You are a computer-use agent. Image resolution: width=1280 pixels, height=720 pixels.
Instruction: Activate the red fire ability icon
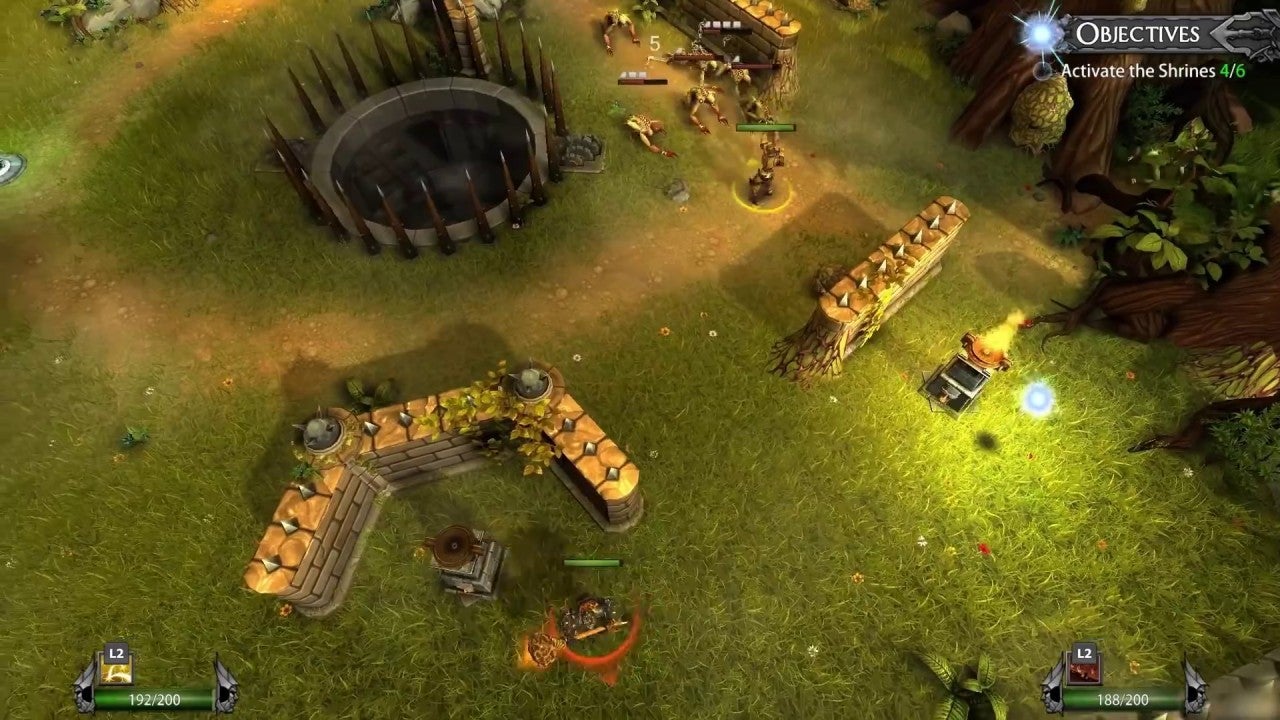click(x=1084, y=671)
